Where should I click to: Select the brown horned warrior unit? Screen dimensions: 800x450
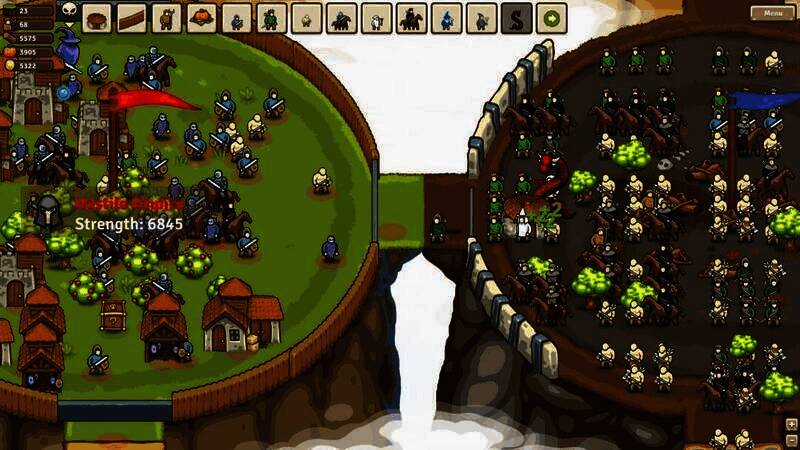167,18
